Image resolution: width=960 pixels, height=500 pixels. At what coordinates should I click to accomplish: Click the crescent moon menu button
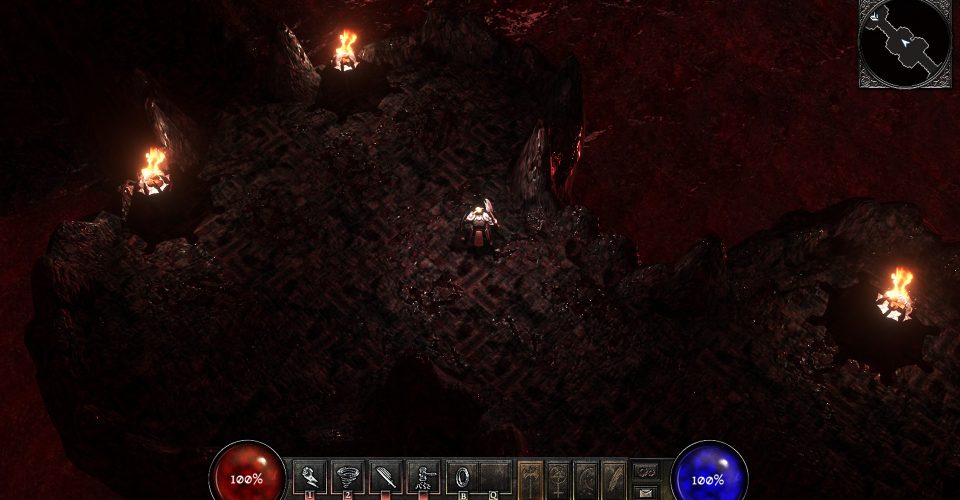(x=586, y=477)
